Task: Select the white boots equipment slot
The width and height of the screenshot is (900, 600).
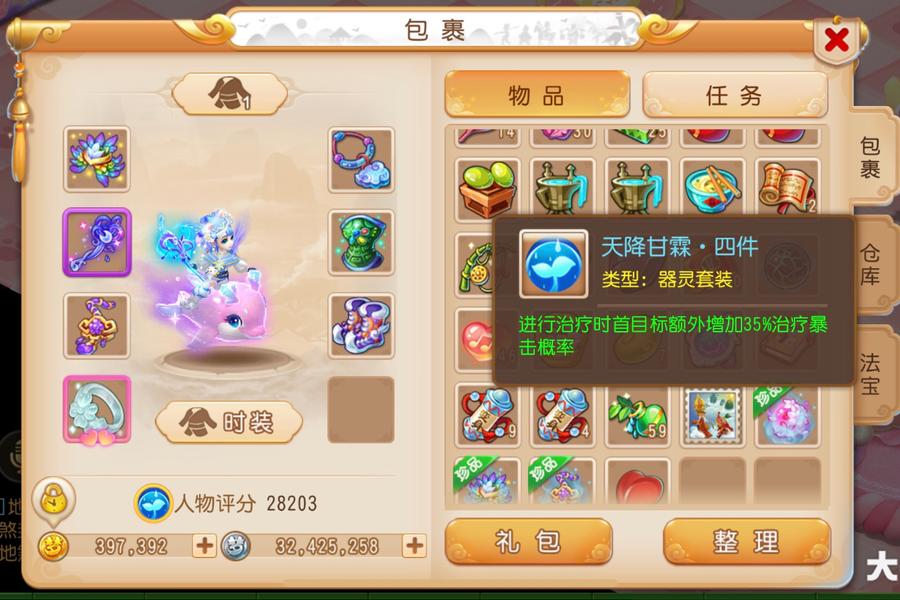Action: pos(361,325)
